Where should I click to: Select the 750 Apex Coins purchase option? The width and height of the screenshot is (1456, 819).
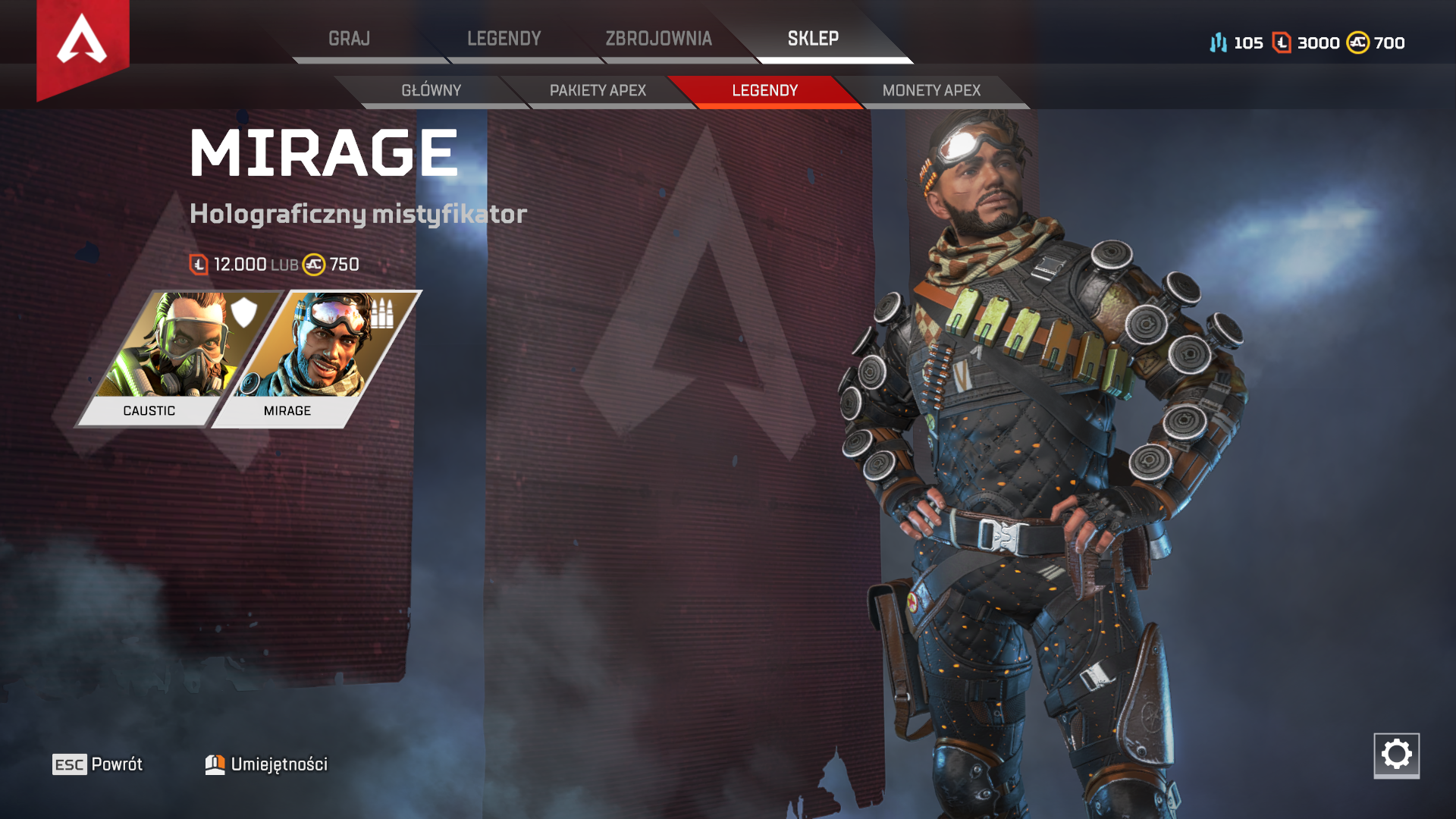point(331,265)
